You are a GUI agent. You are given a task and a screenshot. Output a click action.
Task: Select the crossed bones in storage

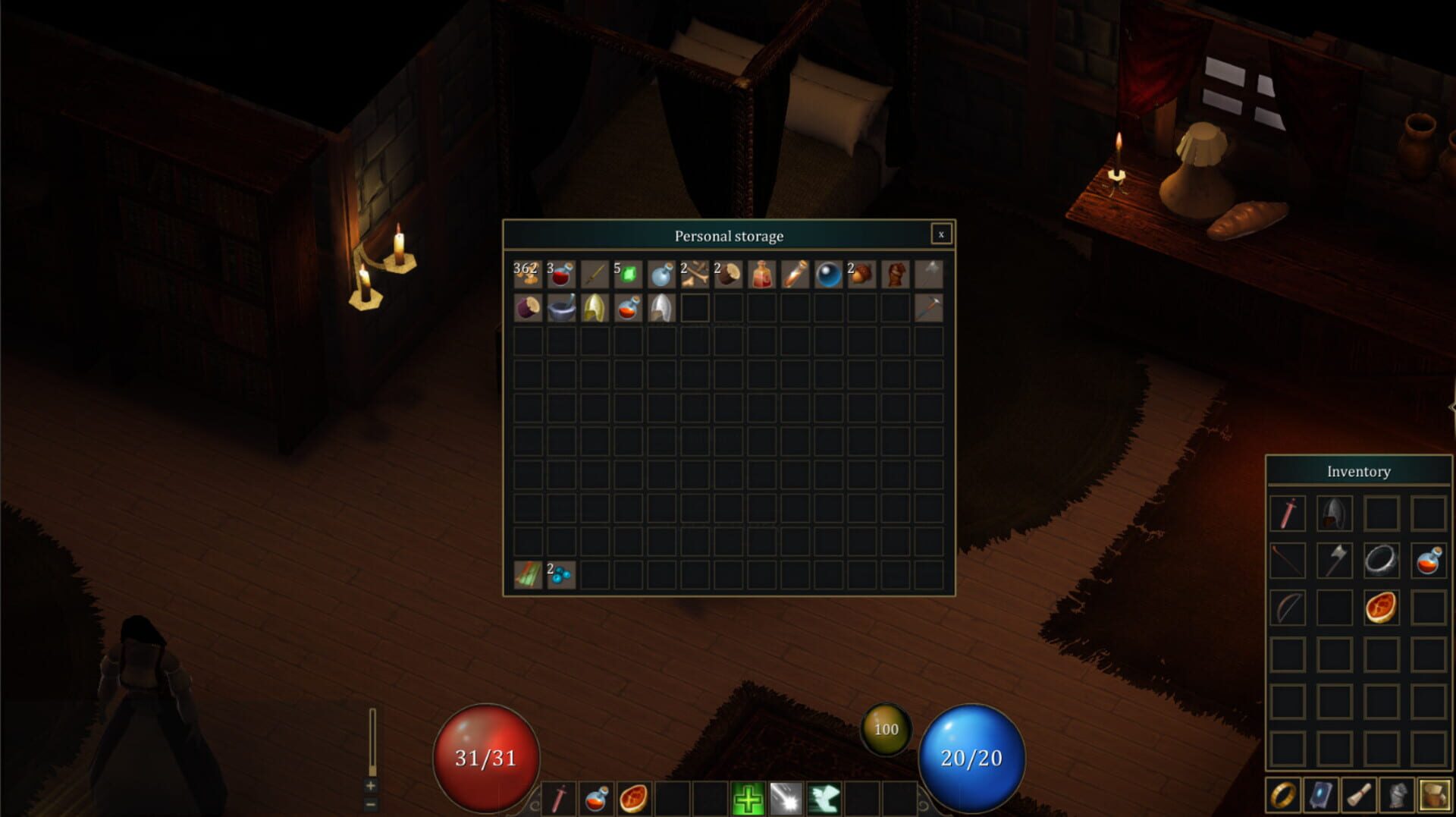pos(695,275)
